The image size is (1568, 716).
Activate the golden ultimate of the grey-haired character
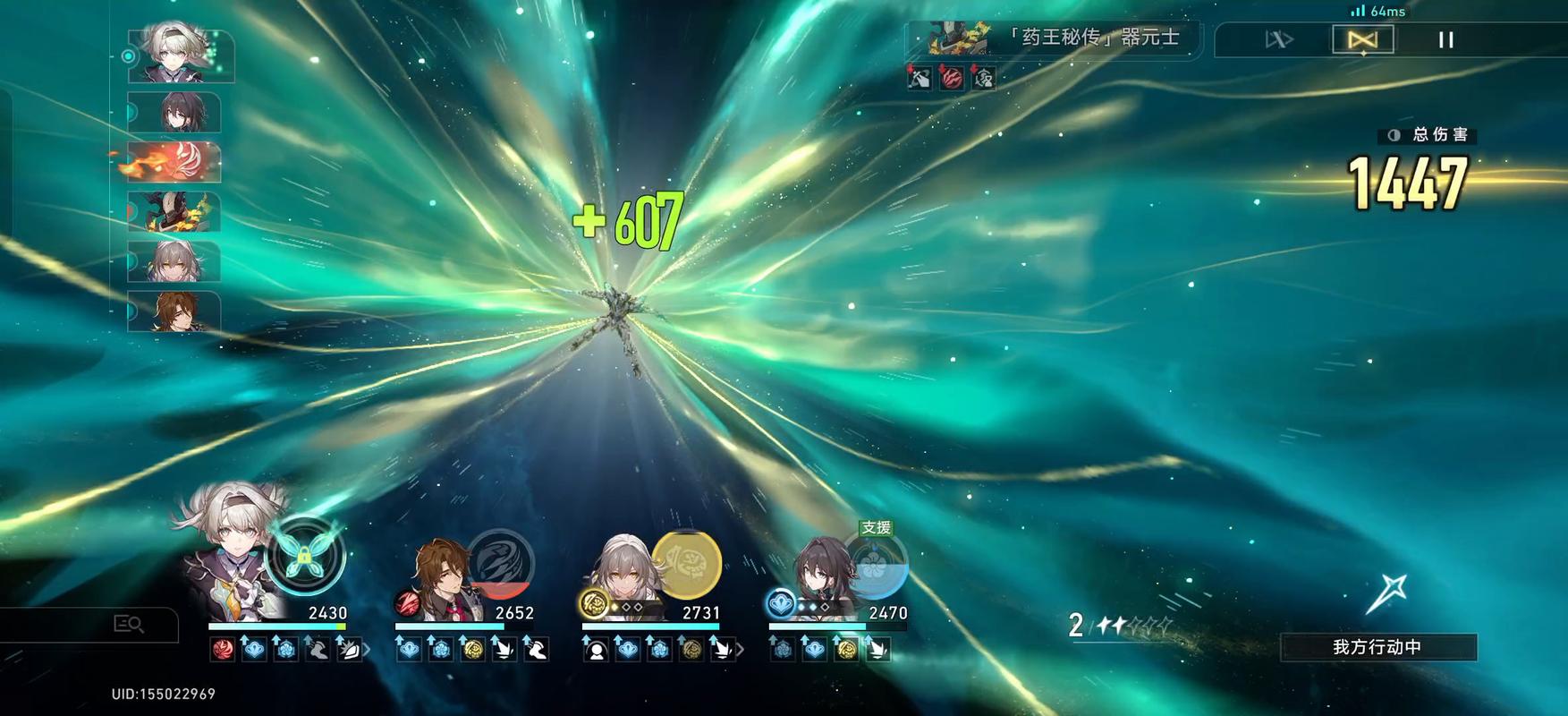tap(686, 565)
